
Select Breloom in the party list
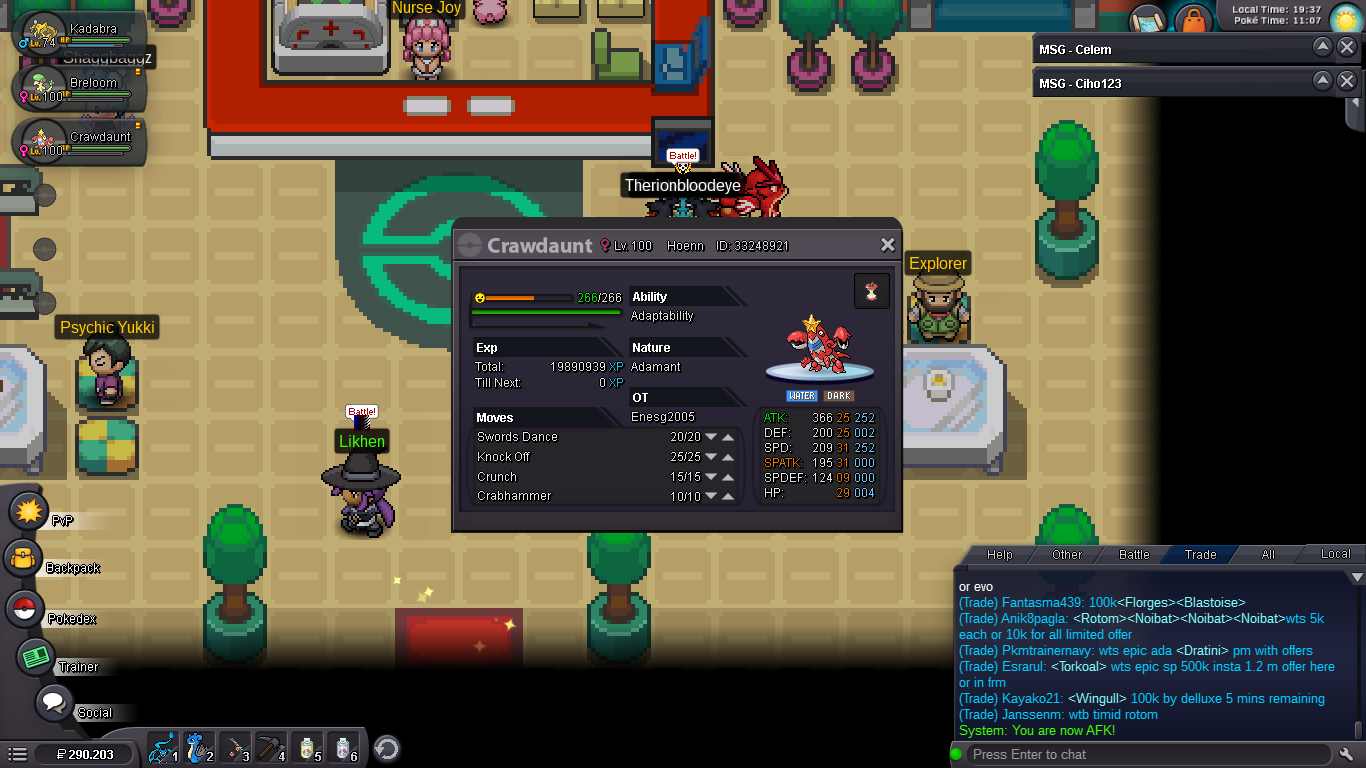point(78,87)
